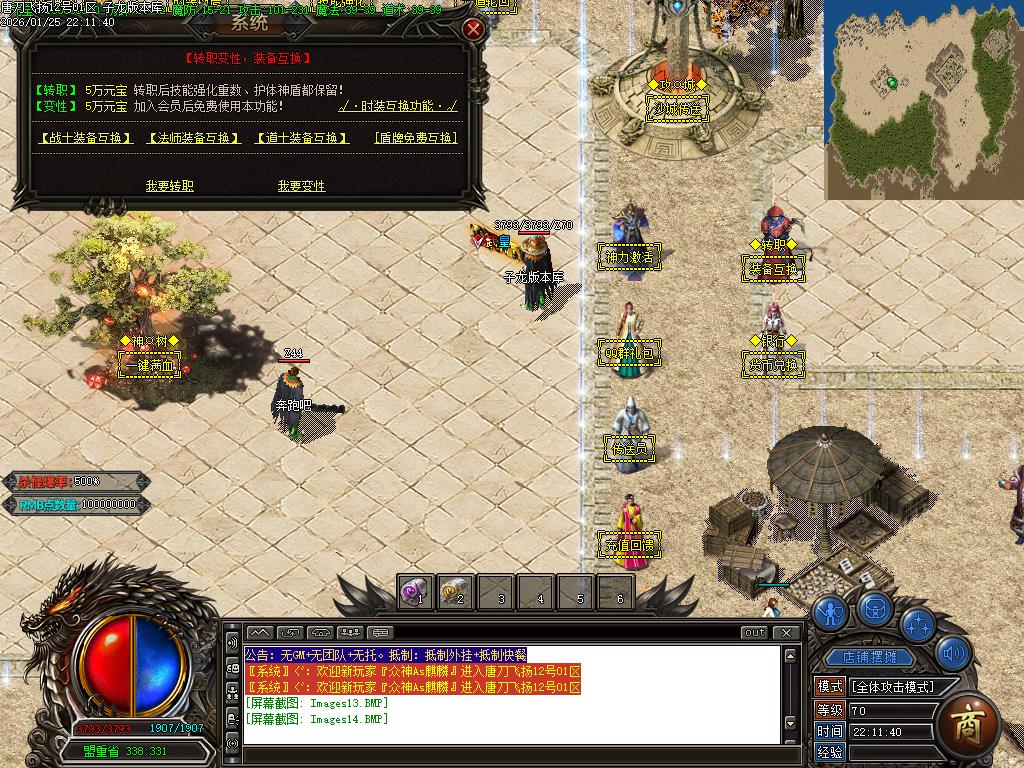Click the 店铺摆摊 stall button
The image size is (1024, 768).
pos(869,658)
